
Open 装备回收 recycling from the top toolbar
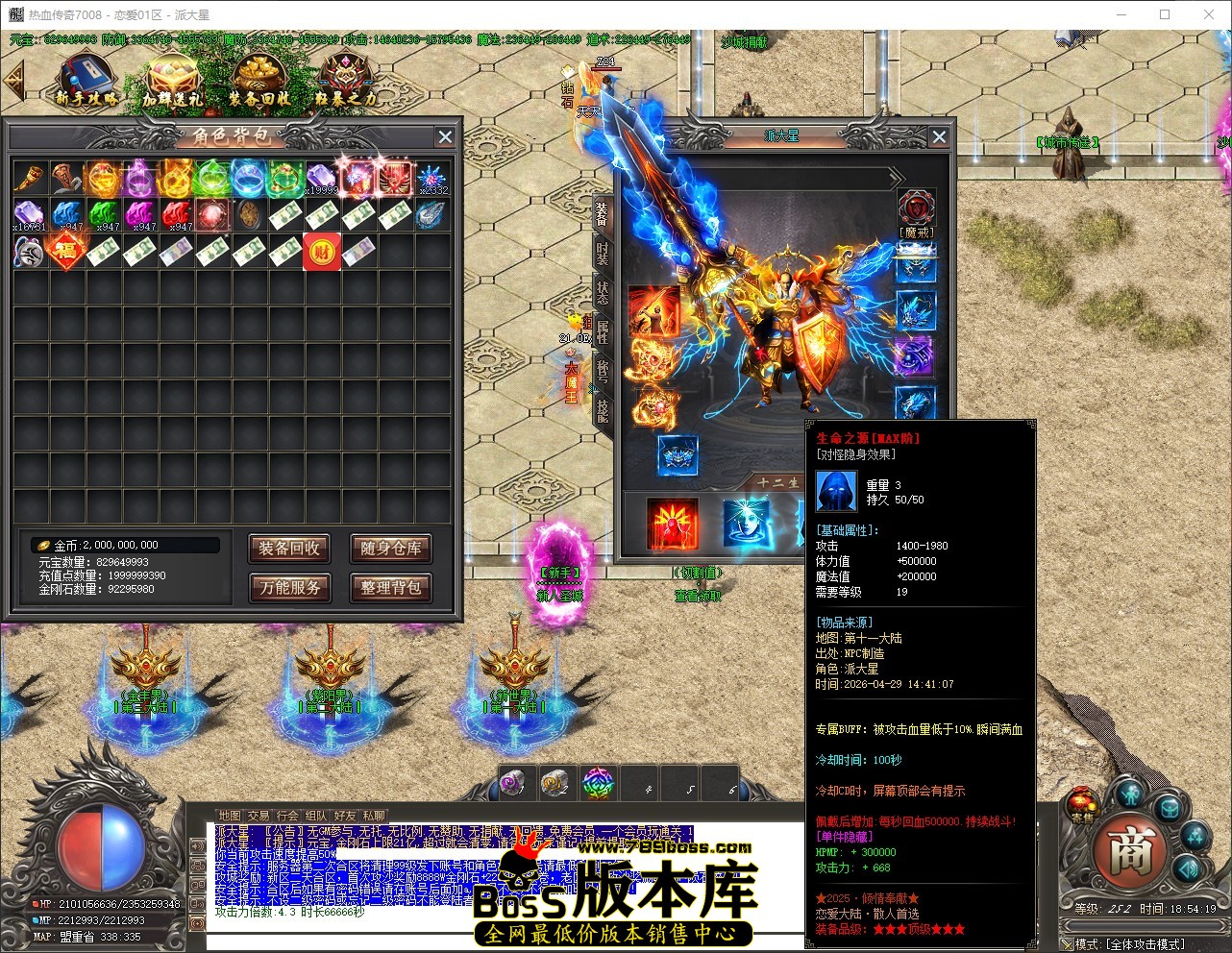coord(258,72)
